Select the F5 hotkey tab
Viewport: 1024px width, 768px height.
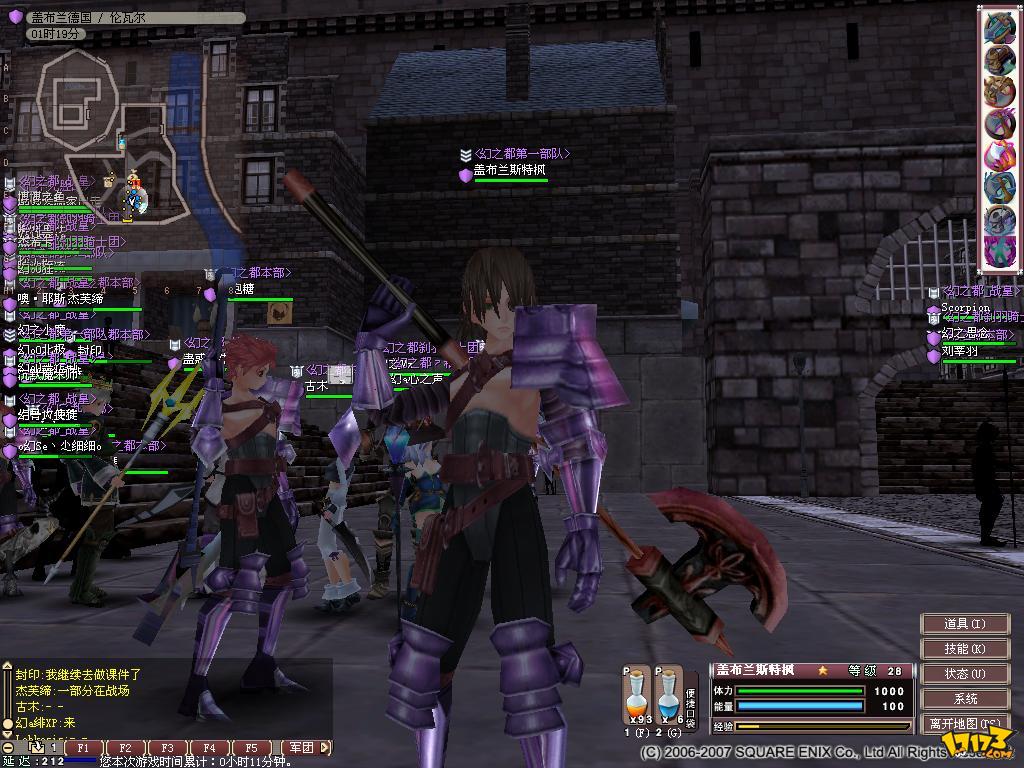tap(251, 747)
